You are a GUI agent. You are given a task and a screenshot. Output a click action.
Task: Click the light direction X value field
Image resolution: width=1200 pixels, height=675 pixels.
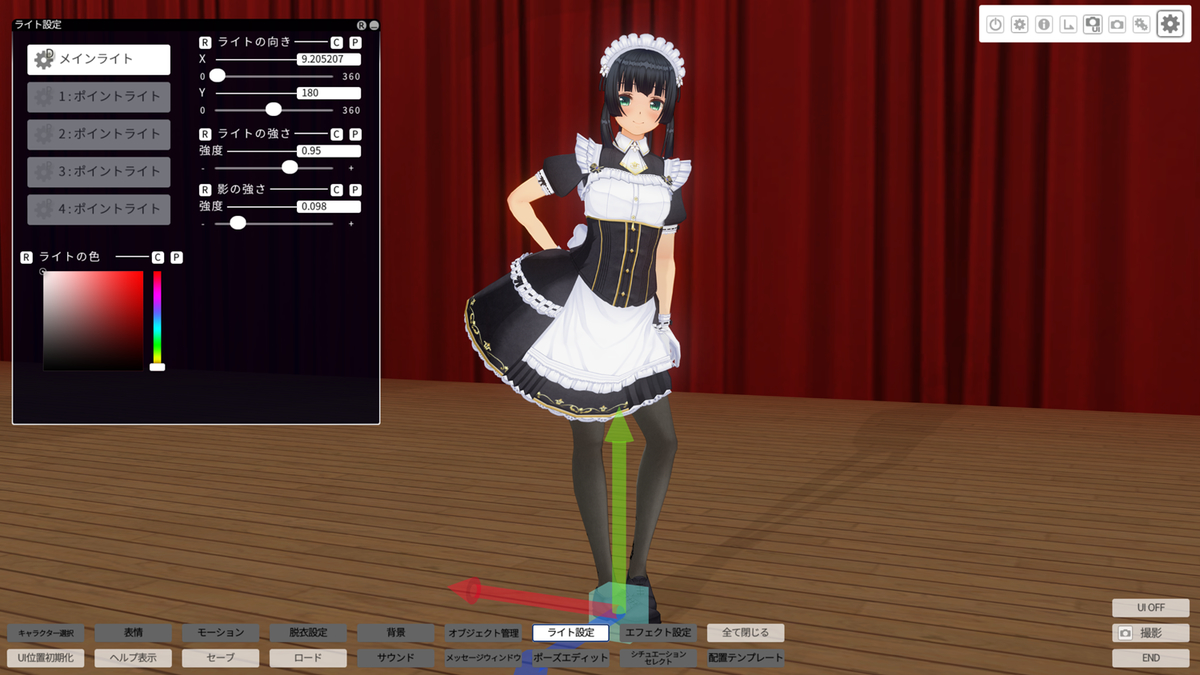[329, 60]
